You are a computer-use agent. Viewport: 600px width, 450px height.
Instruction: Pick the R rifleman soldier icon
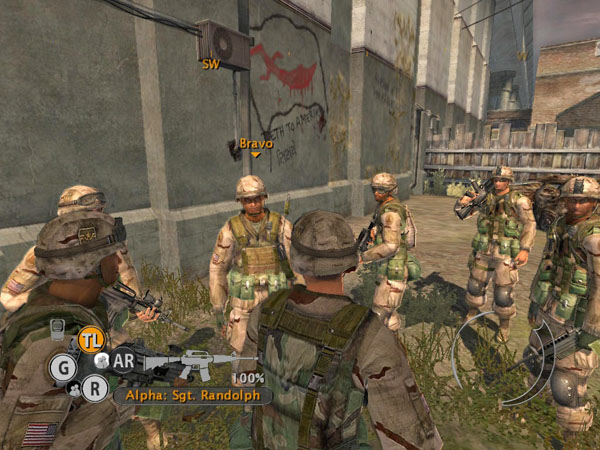(x=95, y=387)
